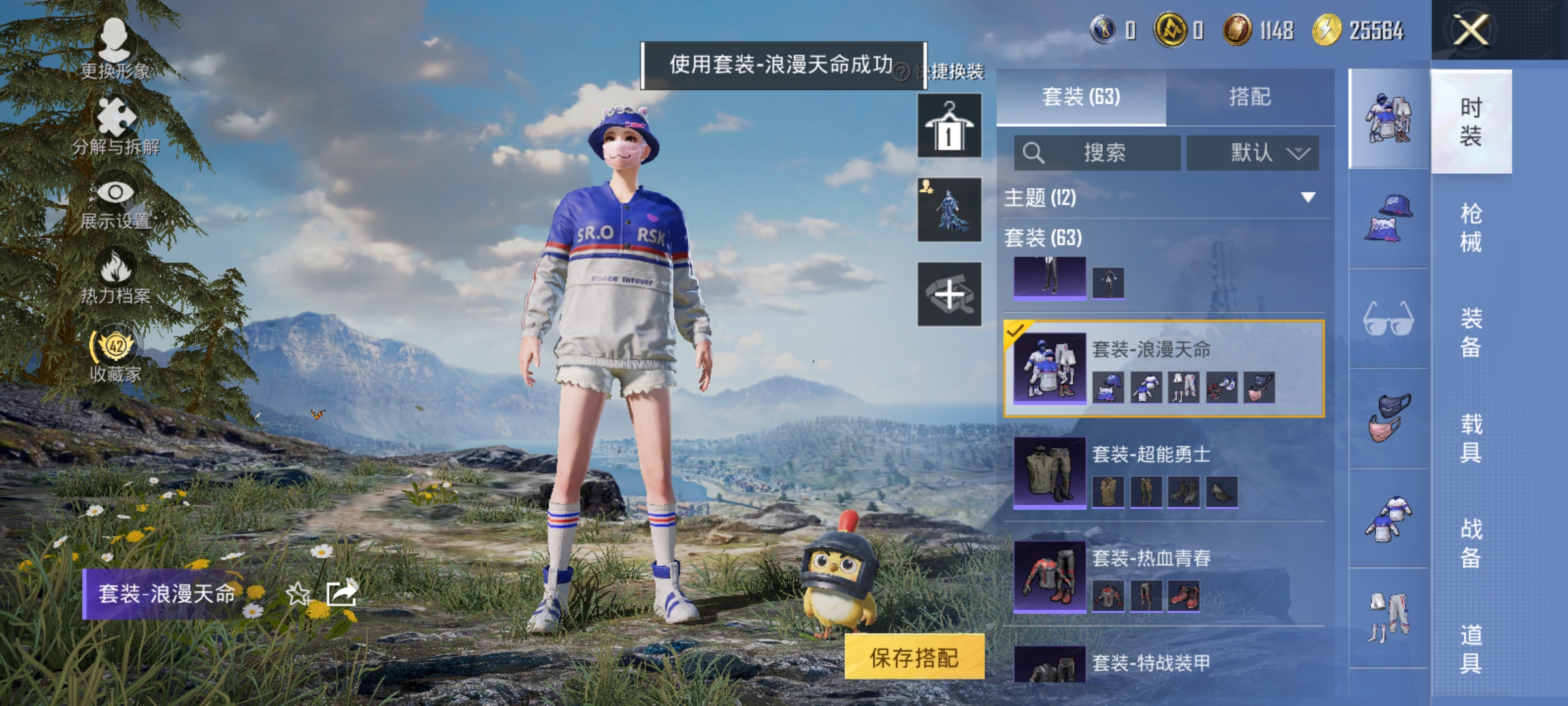This screenshot has height=706, width=1568.
Task: Open the wardrobe hanger icon
Action: 949,124
